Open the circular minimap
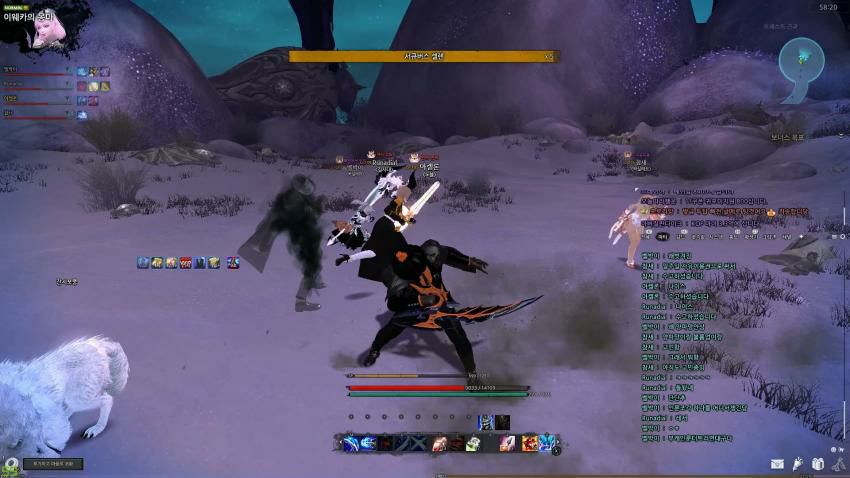The width and height of the screenshot is (850, 478). point(801,59)
